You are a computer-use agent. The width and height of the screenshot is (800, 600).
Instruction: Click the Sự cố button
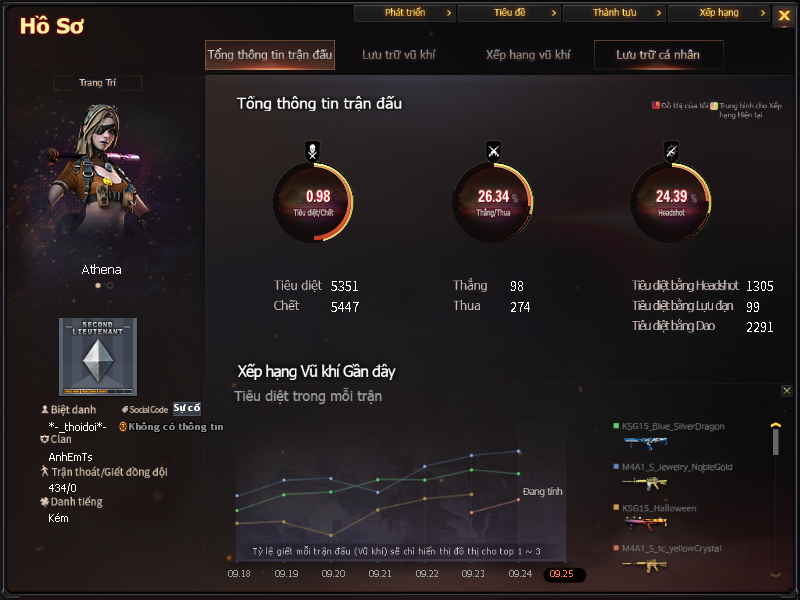187,408
